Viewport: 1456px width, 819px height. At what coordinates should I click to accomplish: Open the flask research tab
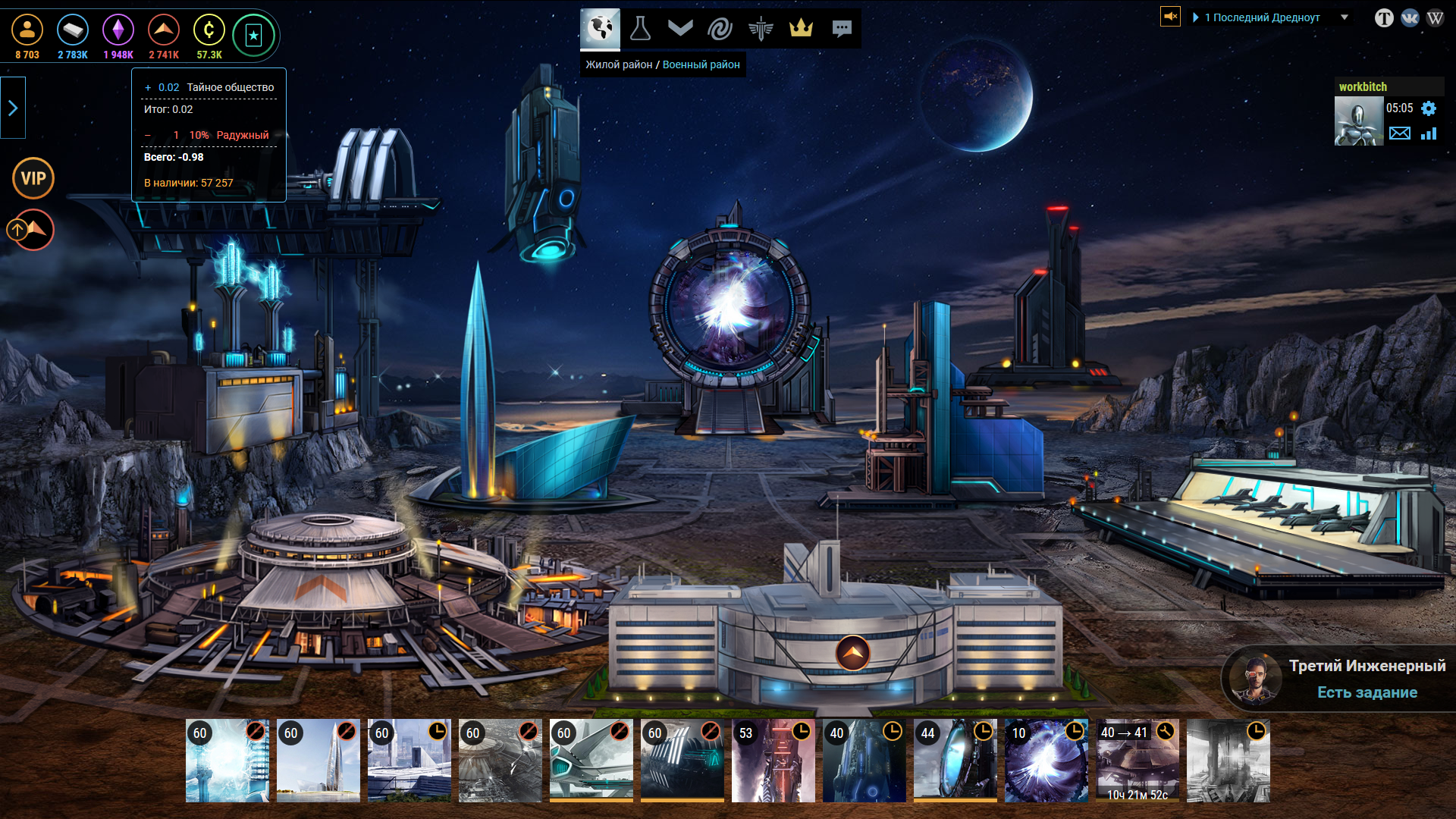640,29
